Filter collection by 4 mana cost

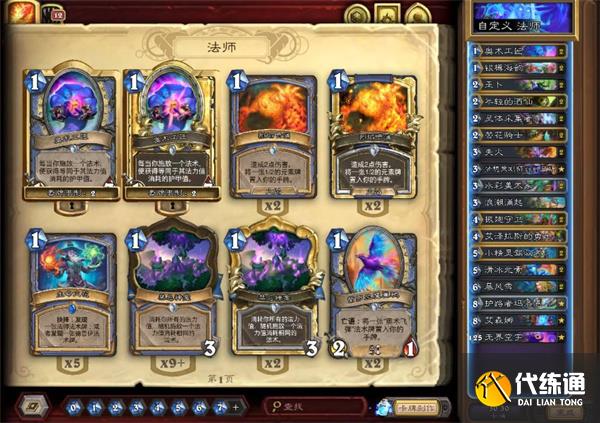pos(156,406)
